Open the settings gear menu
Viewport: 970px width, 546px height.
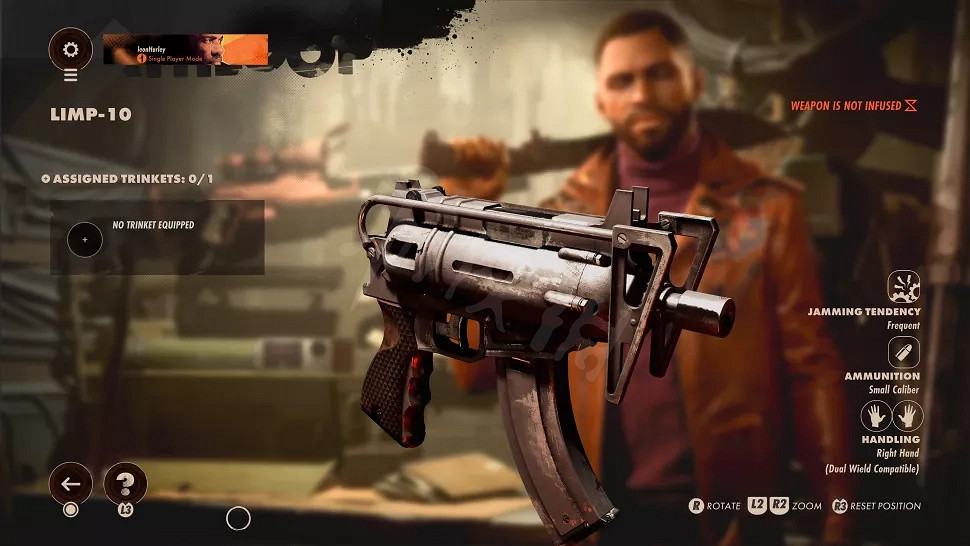tap(70, 49)
